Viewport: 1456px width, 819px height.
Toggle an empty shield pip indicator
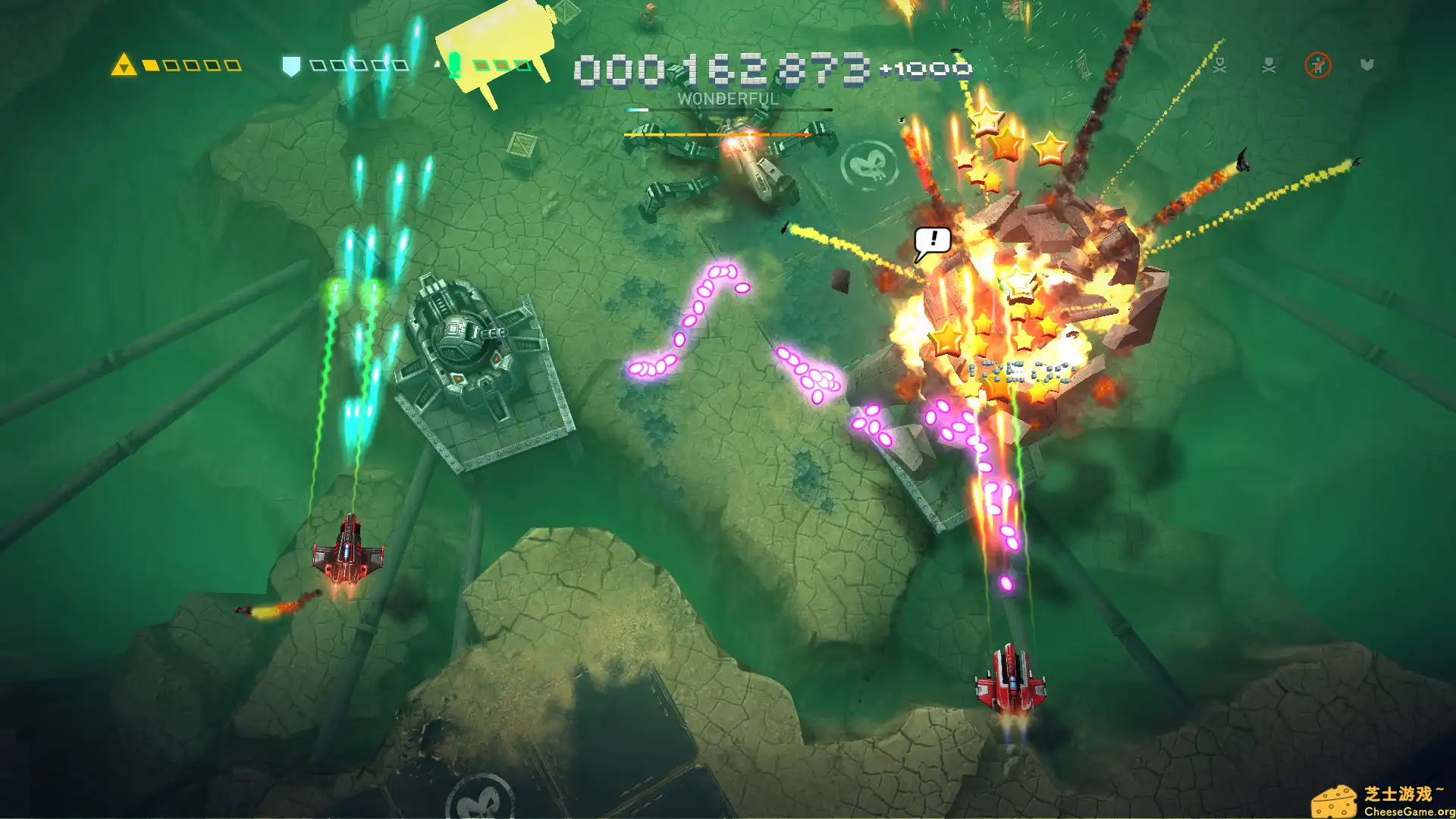coord(318,65)
